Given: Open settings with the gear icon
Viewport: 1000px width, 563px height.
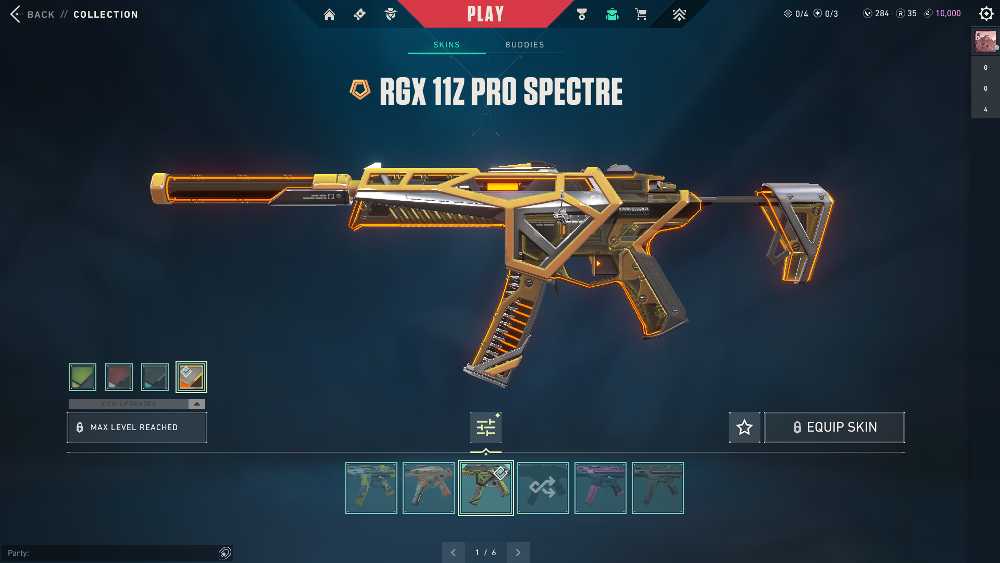Looking at the screenshot, I should 986,14.
